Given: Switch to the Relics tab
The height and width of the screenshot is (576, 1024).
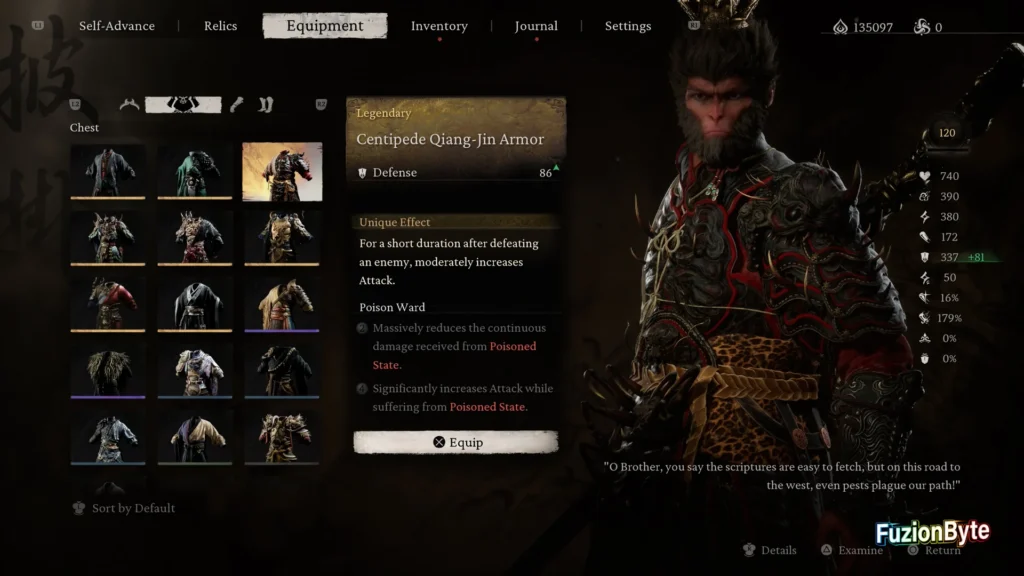Looking at the screenshot, I should coord(220,26).
